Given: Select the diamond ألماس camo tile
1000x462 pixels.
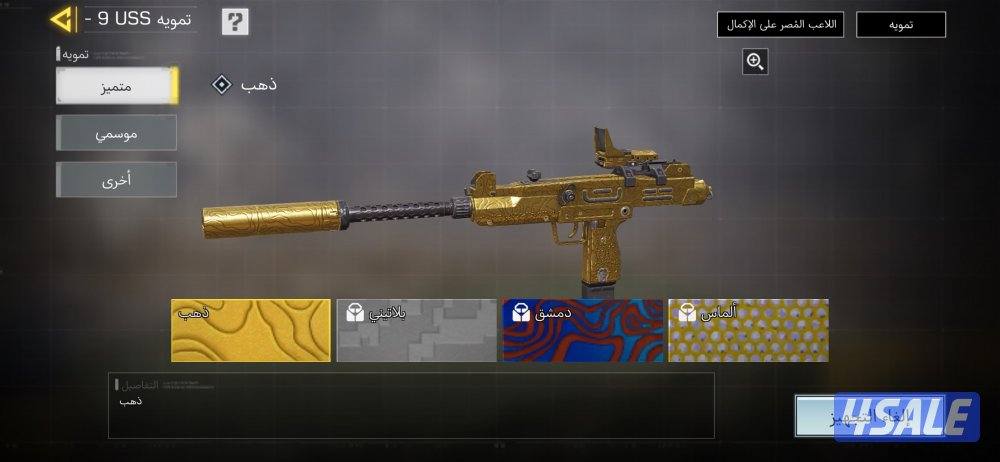Looking at the screenshot, I should tap(748, 330).
